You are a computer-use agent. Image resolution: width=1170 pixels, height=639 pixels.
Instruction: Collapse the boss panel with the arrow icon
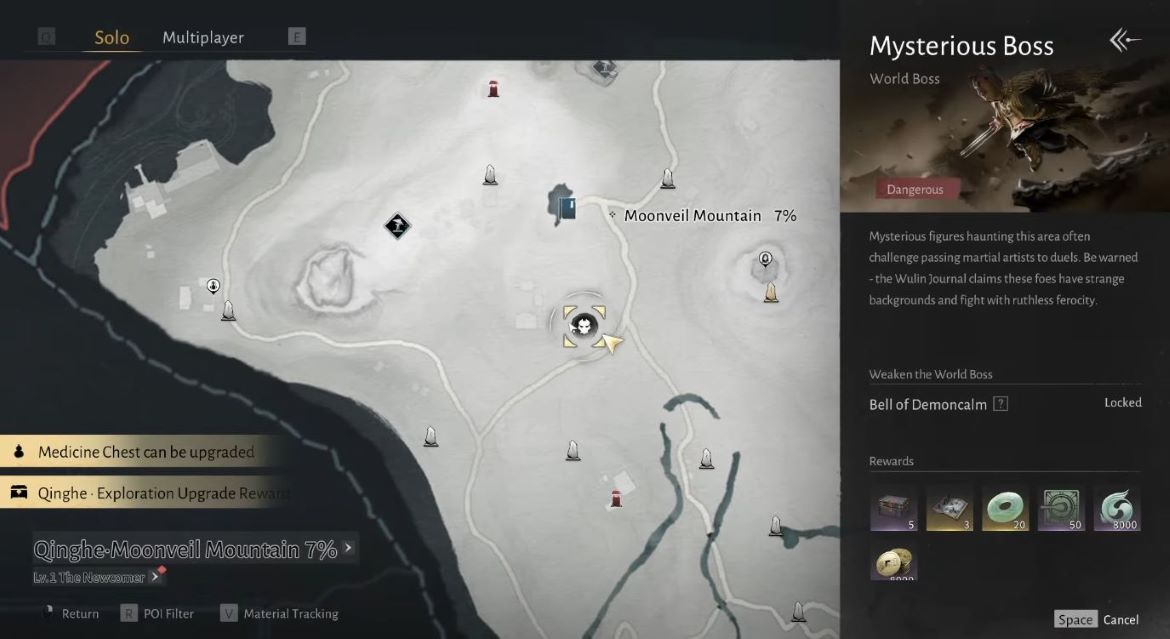[1125, 41]
